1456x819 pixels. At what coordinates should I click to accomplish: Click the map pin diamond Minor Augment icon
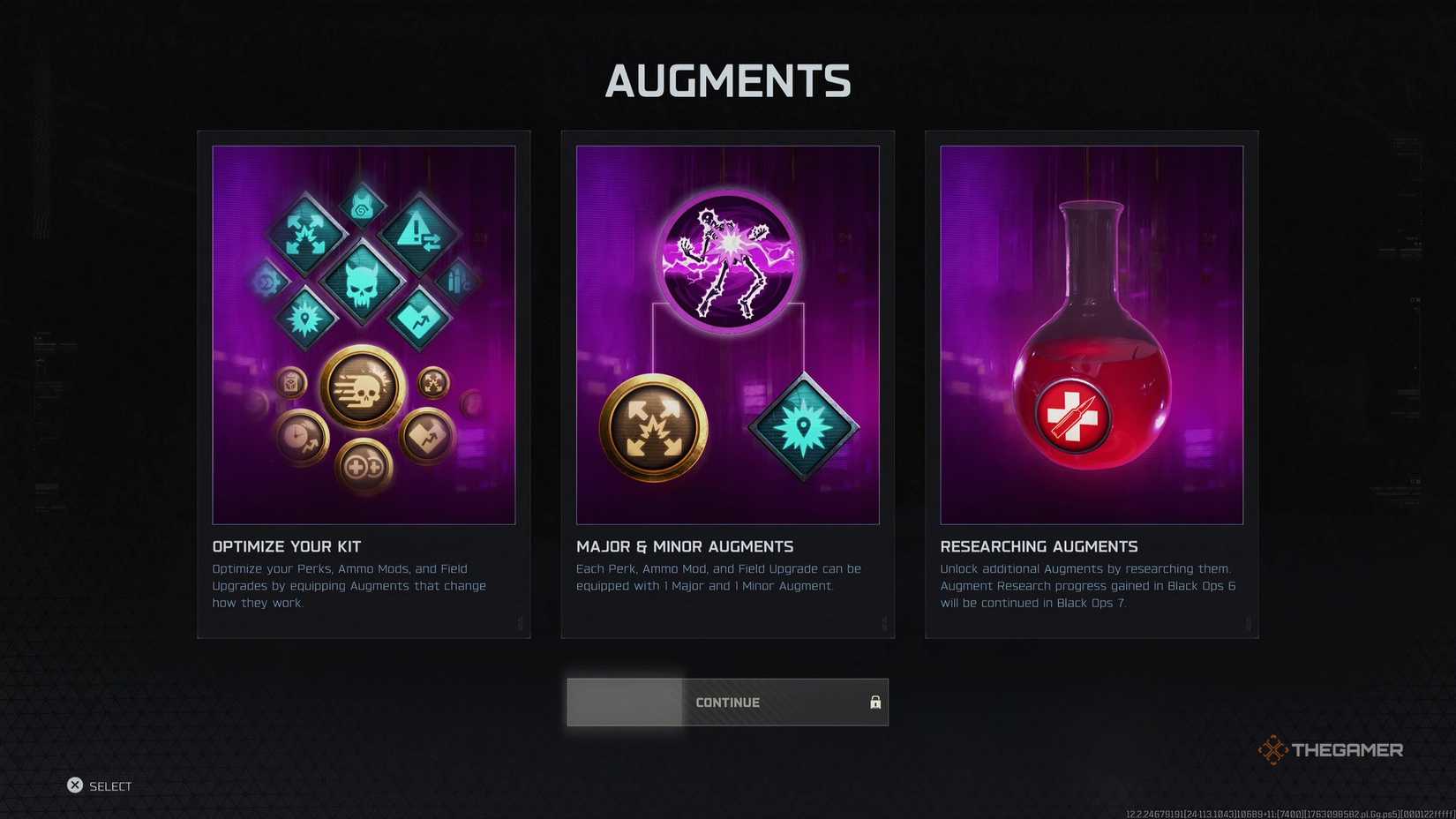[804, 426]
